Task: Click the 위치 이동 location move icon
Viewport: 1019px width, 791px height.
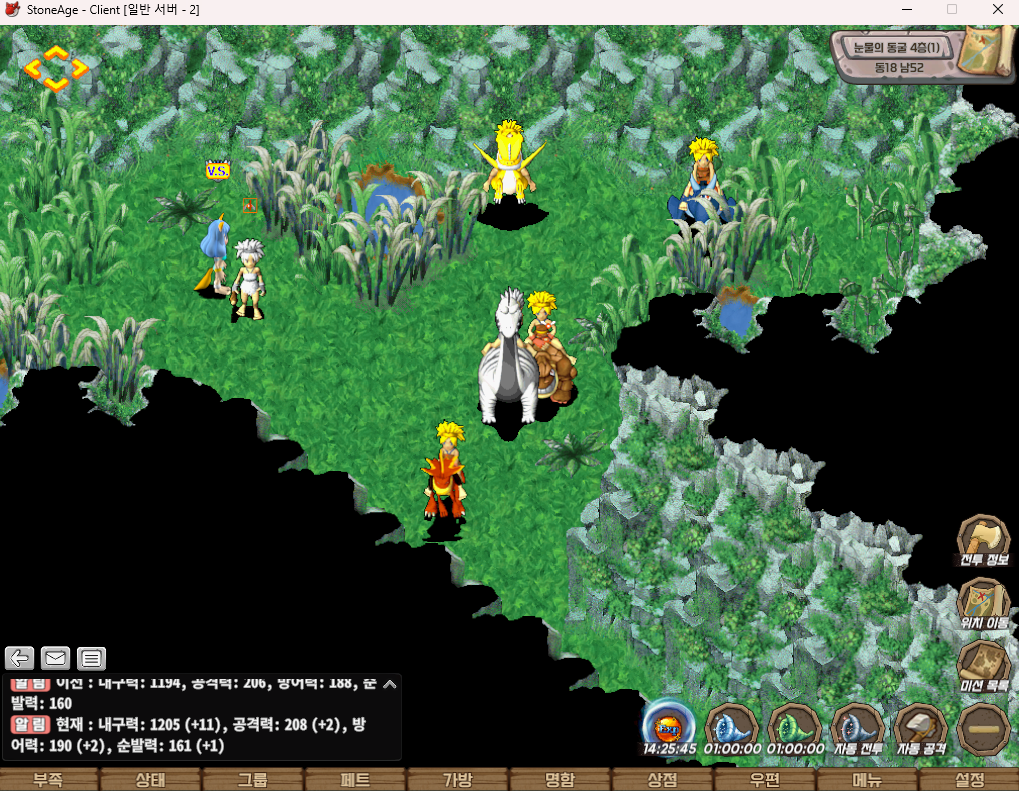Action: (983, 602)
